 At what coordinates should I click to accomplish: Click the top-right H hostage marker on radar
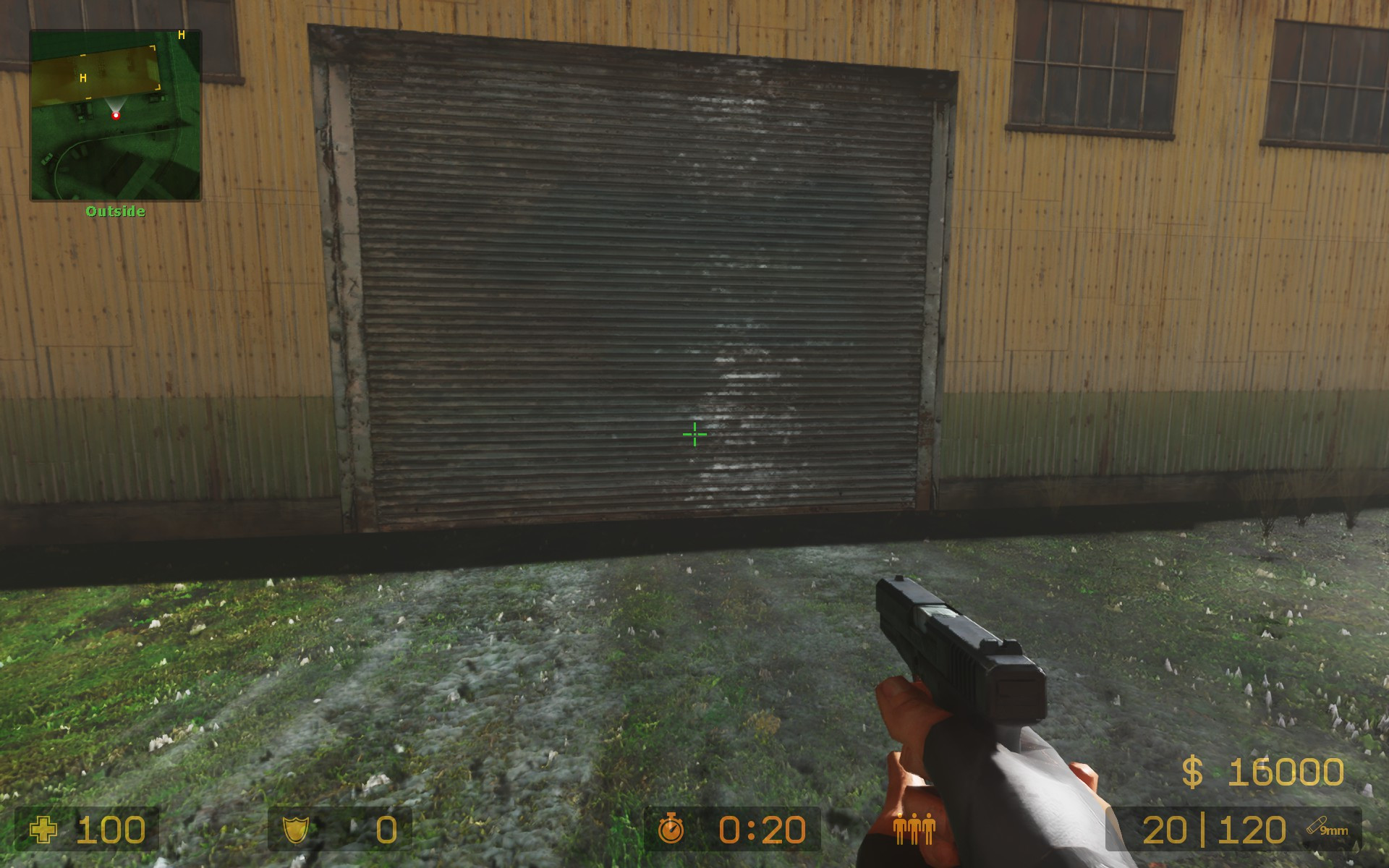[x=181, y=33]
